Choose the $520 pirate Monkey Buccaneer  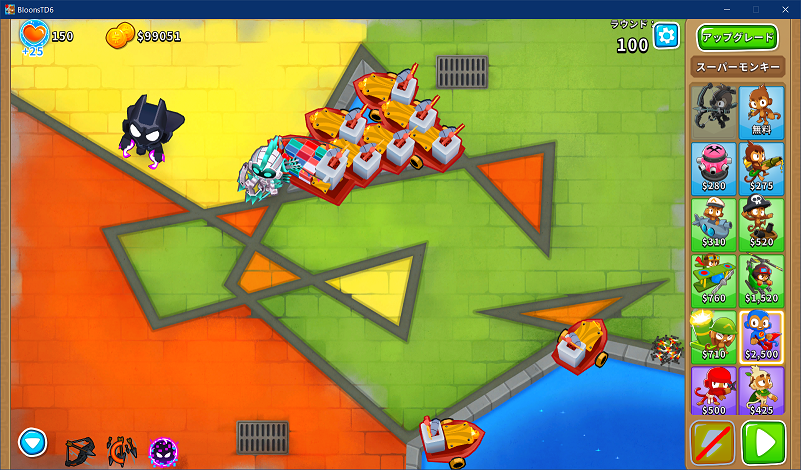tap(762, 222)
